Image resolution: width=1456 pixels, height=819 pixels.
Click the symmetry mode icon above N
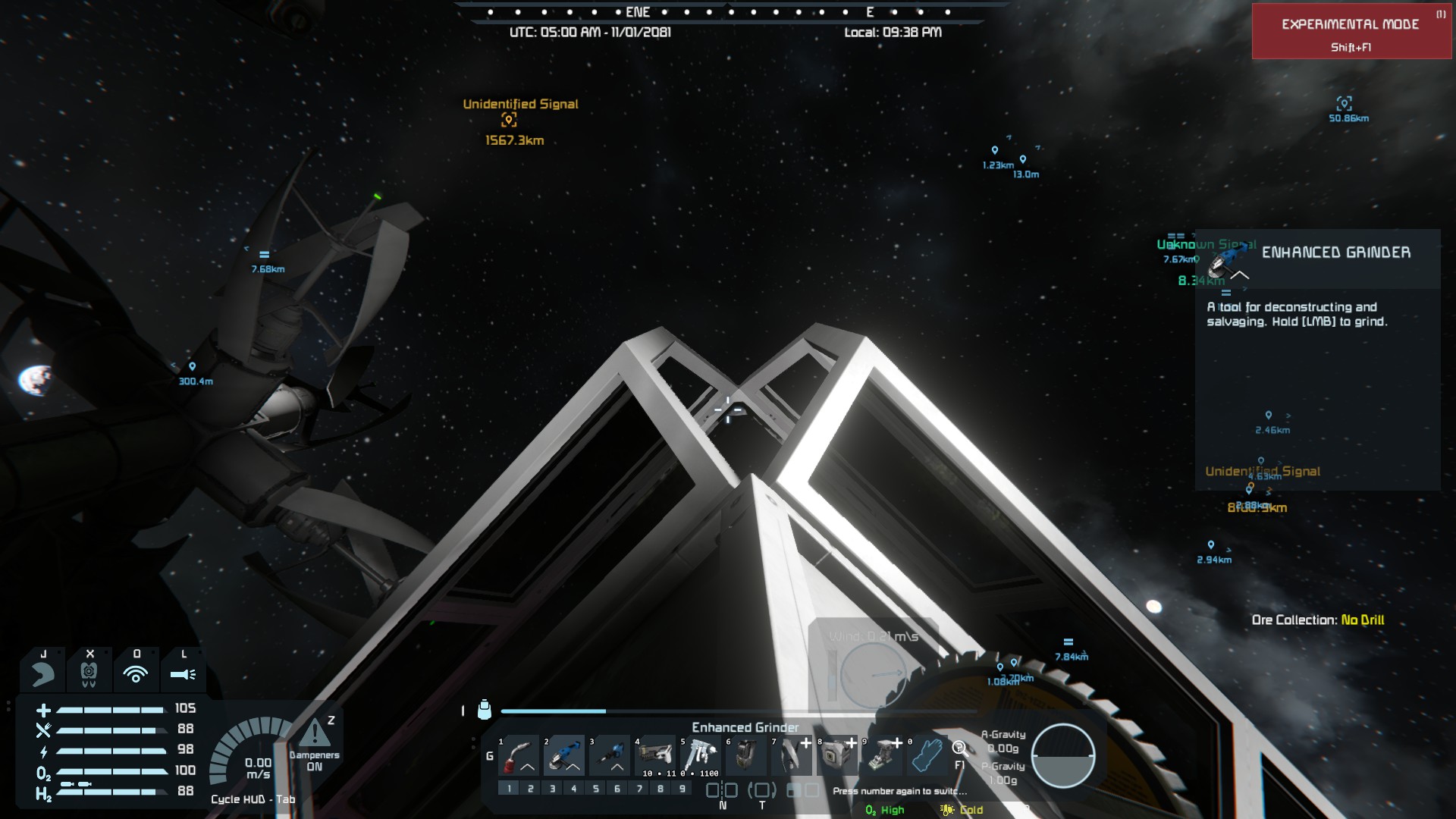(722, 790)
